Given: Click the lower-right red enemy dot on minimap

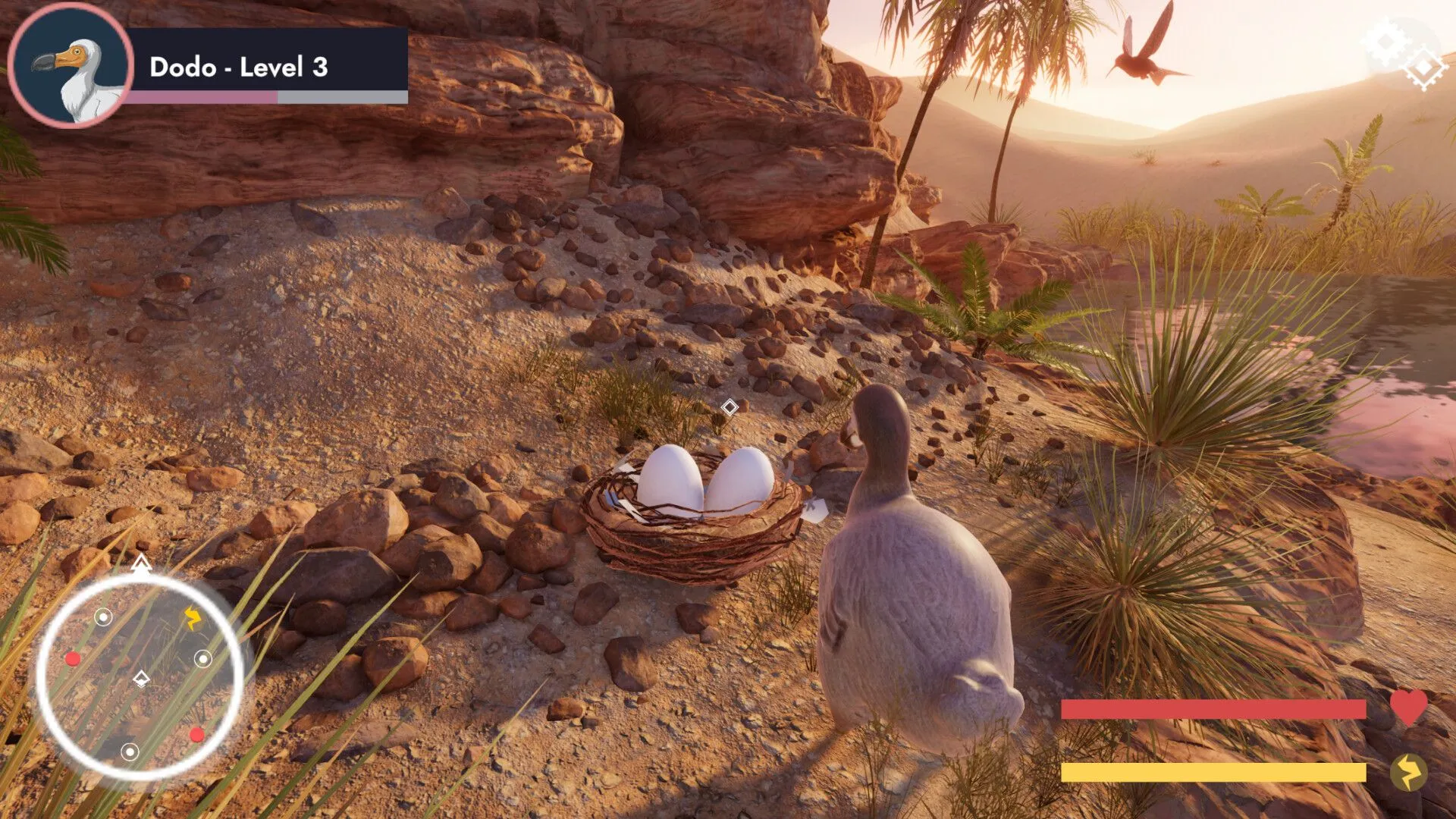Looking at the screenshot, I should [x=199, y=734].
